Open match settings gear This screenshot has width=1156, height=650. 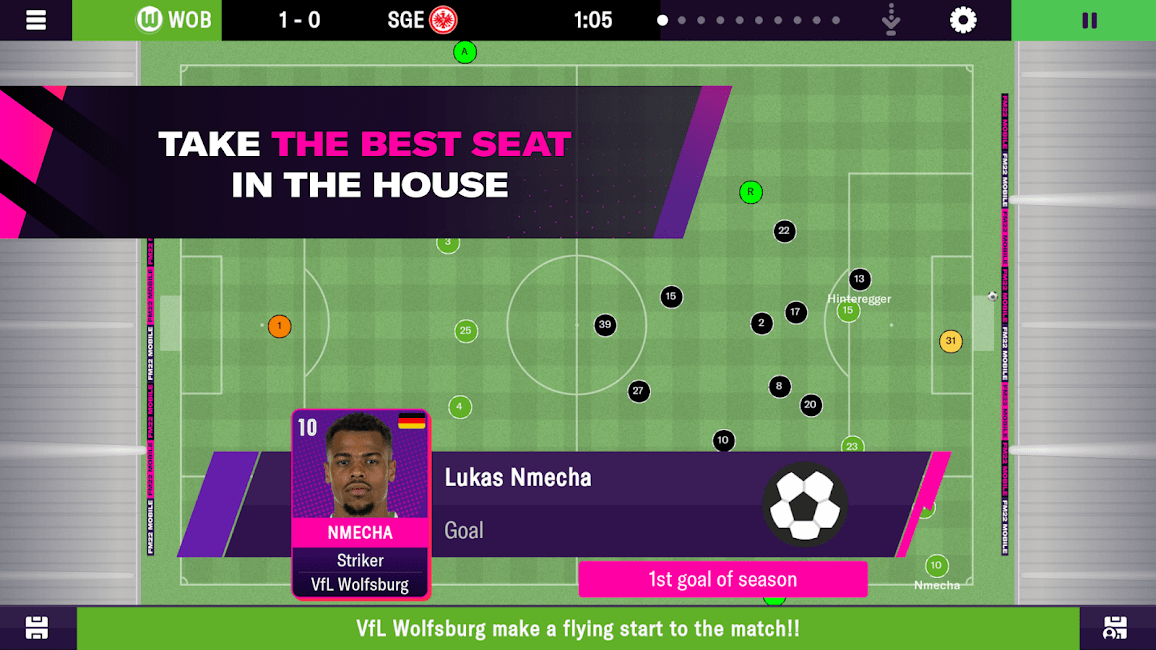tap(963, 20)
